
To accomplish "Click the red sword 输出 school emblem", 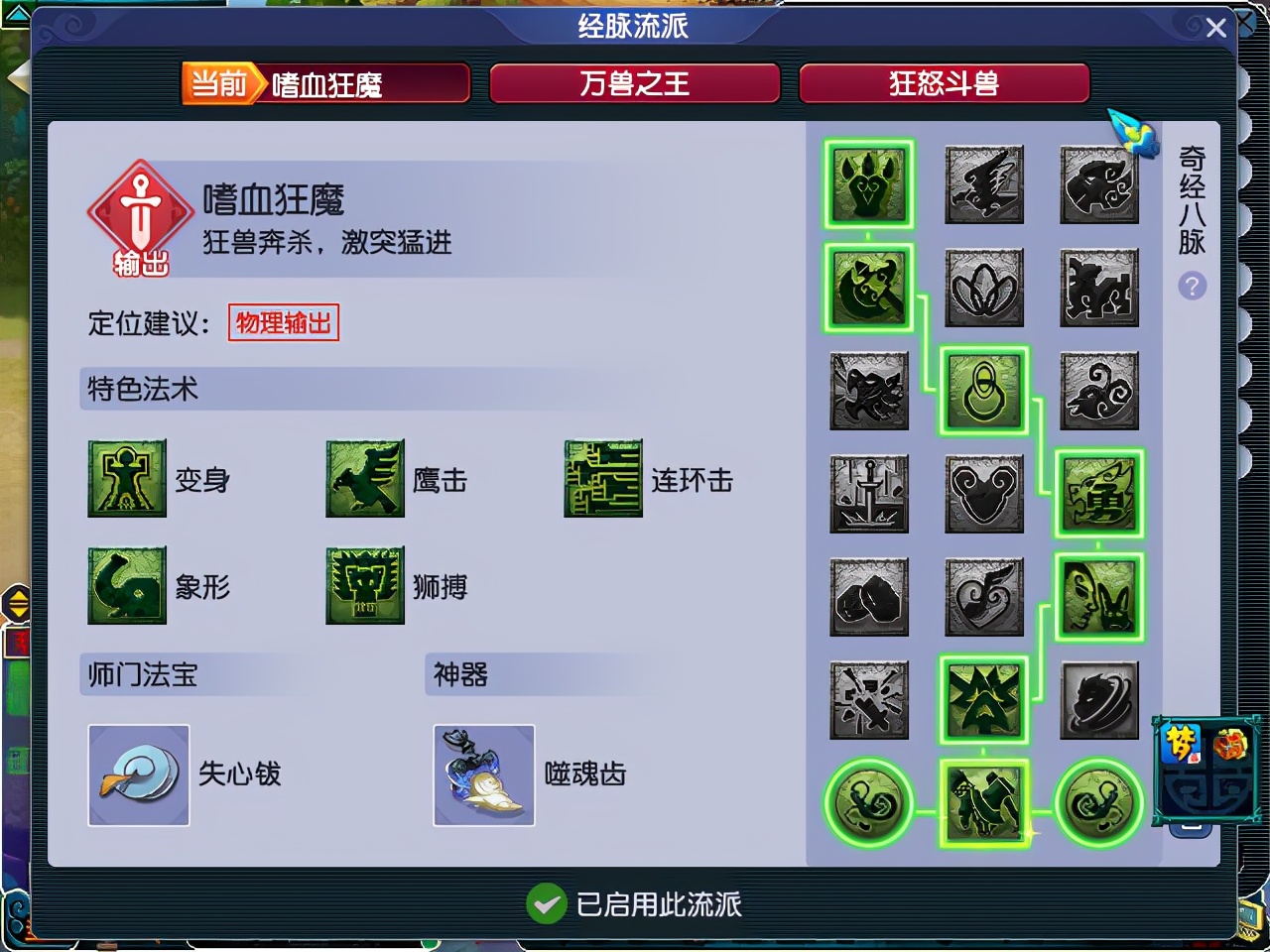I will pyautogui.click(x=139, y=211).
